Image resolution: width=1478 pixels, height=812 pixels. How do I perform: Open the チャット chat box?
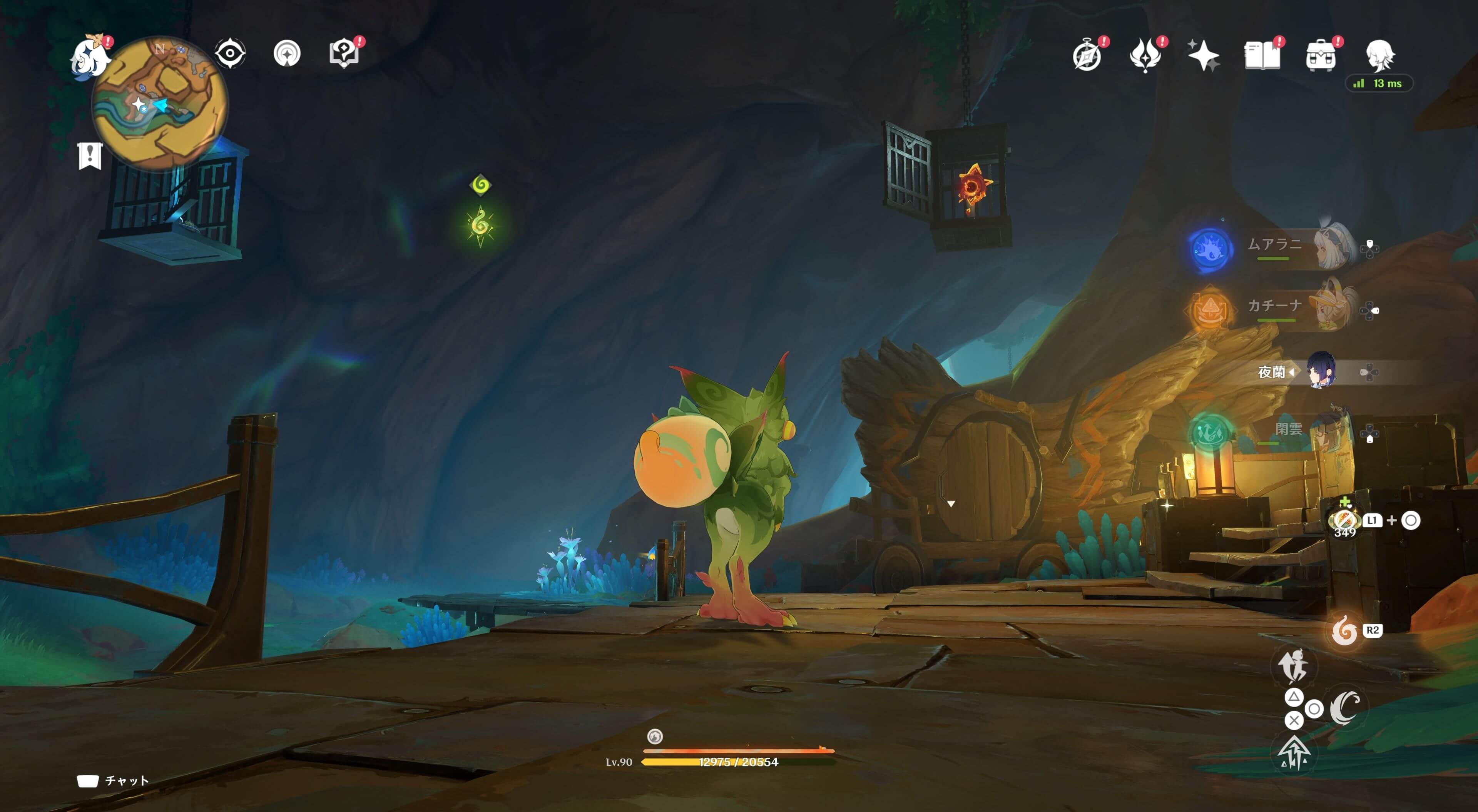[114, 780]
